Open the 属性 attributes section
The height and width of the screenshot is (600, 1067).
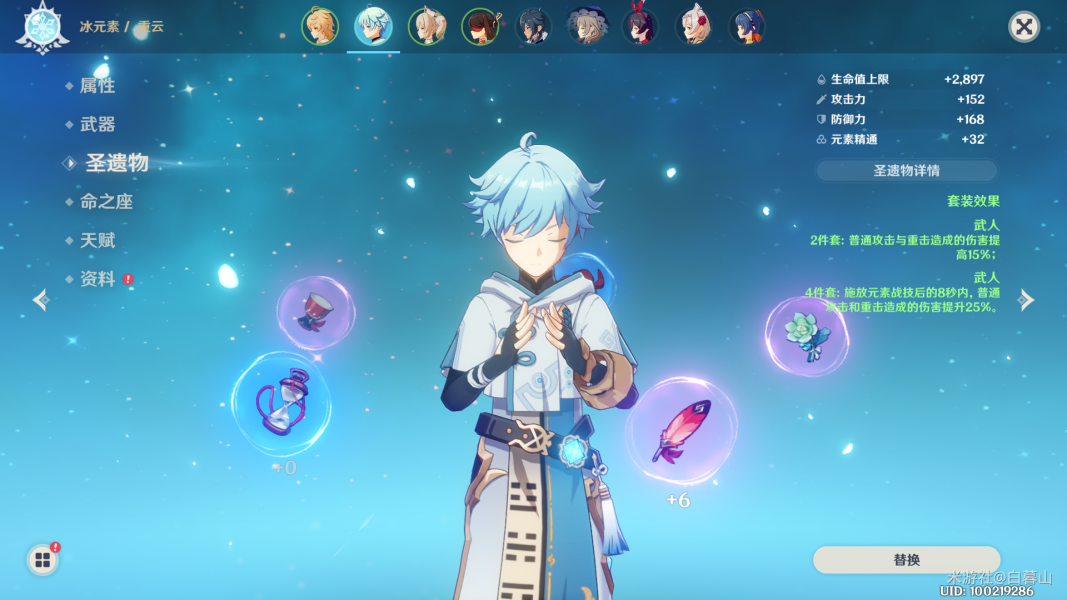(97, 86)
